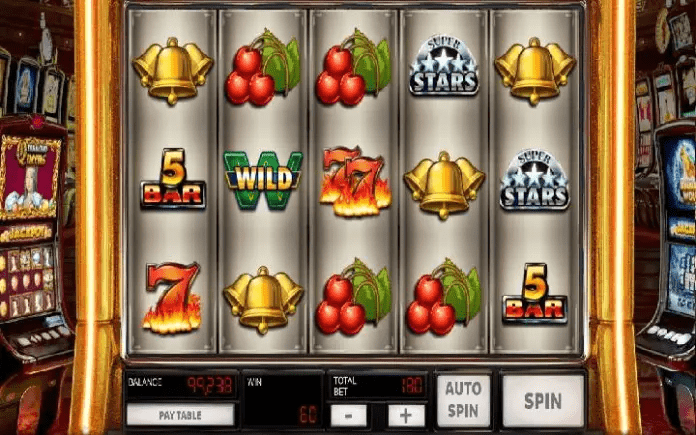
Task: Spin the slot machine reels
Action: coord(542,401)
